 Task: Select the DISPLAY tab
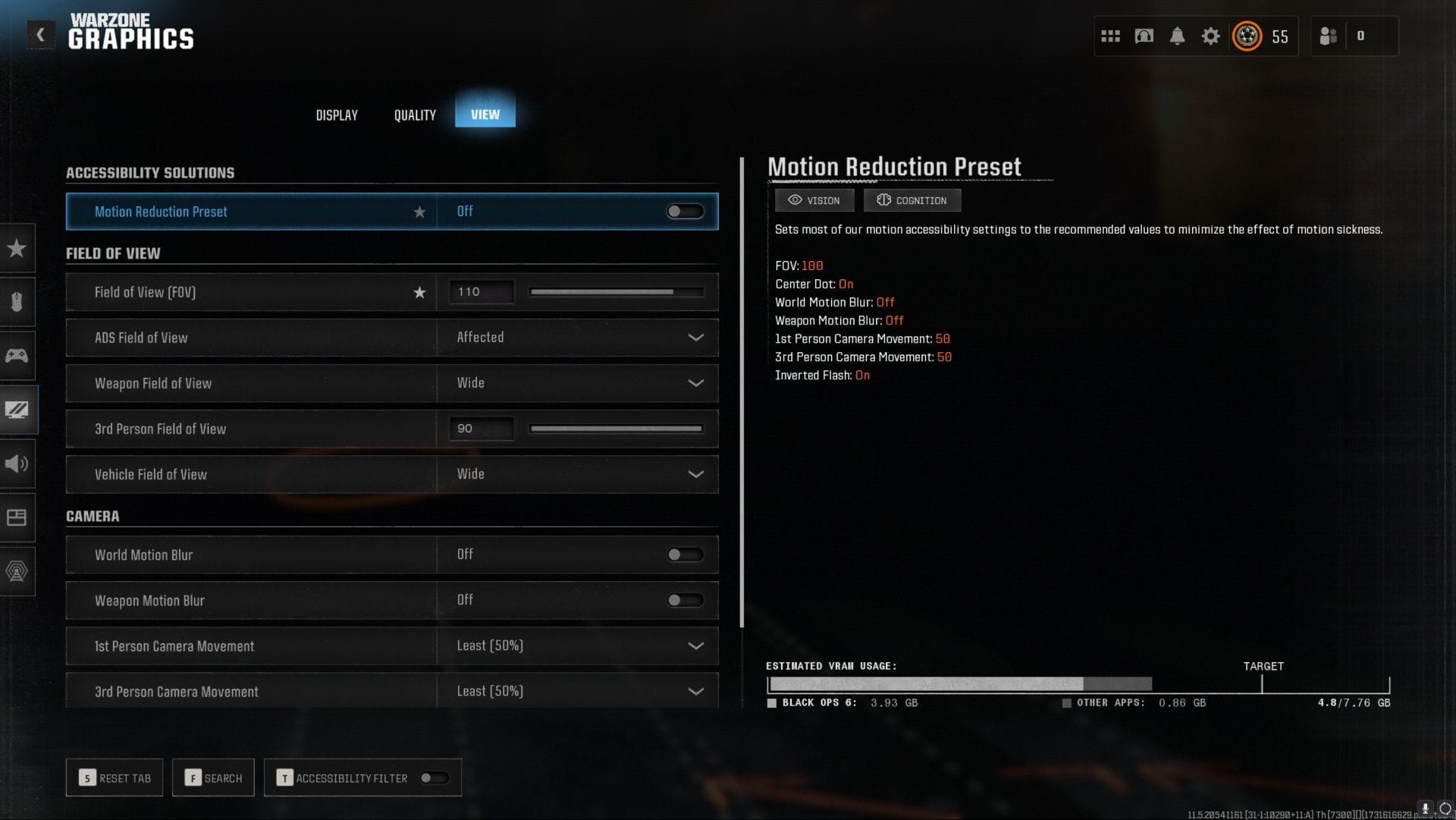(x=336, y=115)
